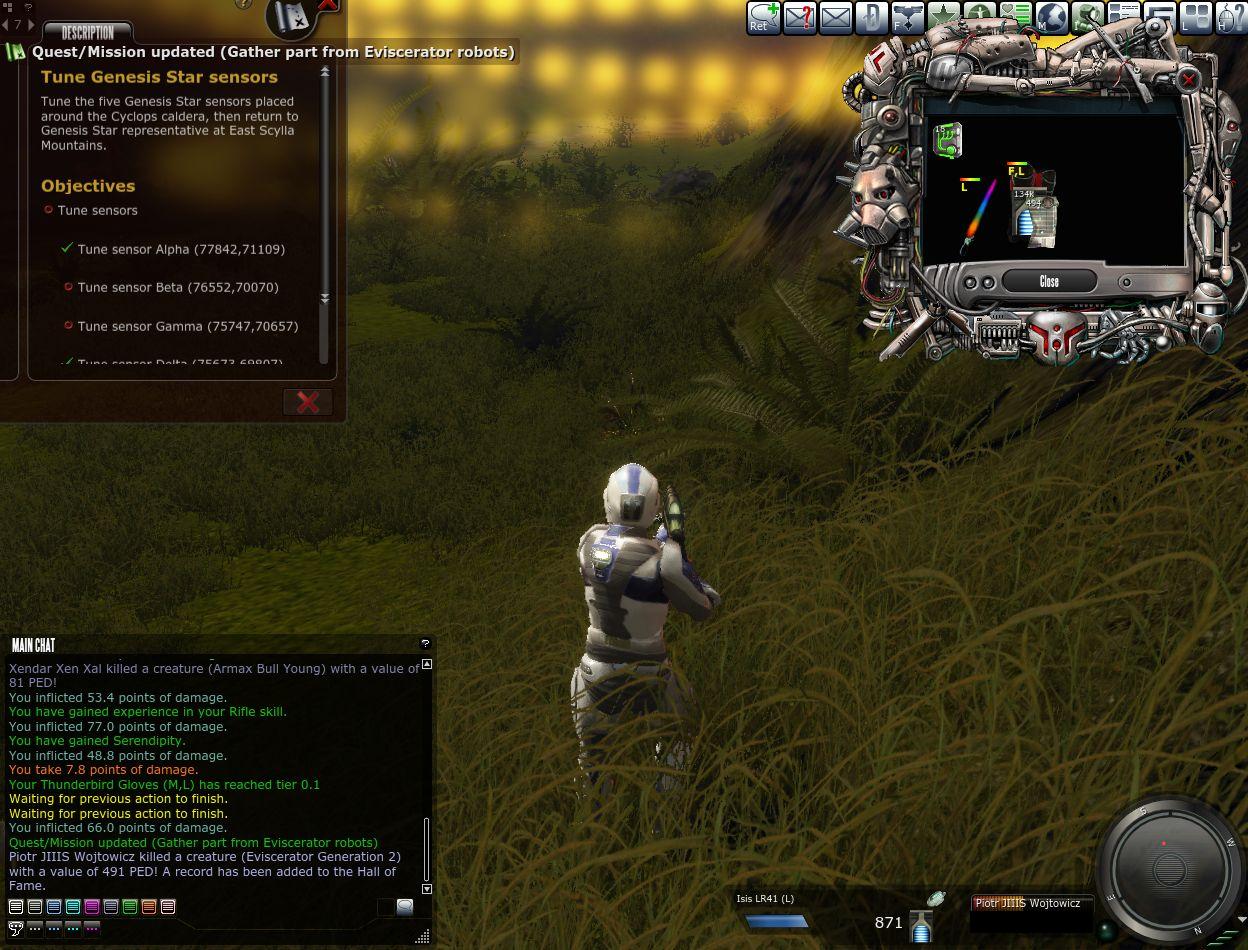The image size is (1248, 950).
Task: Open the mouse help toolbar icon
Action: coord(1231,18)
